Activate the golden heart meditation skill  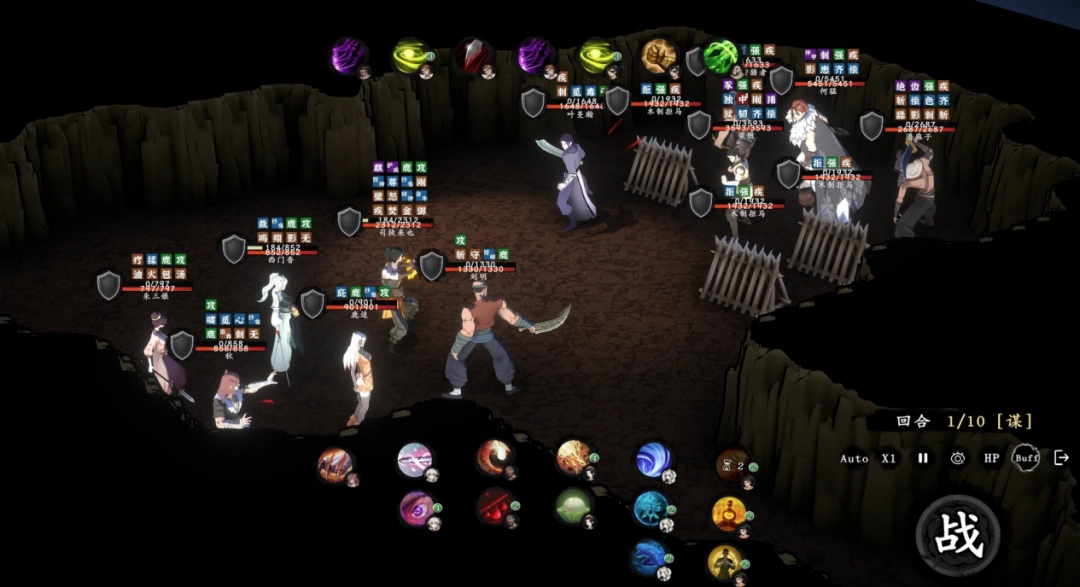point(728,514)
